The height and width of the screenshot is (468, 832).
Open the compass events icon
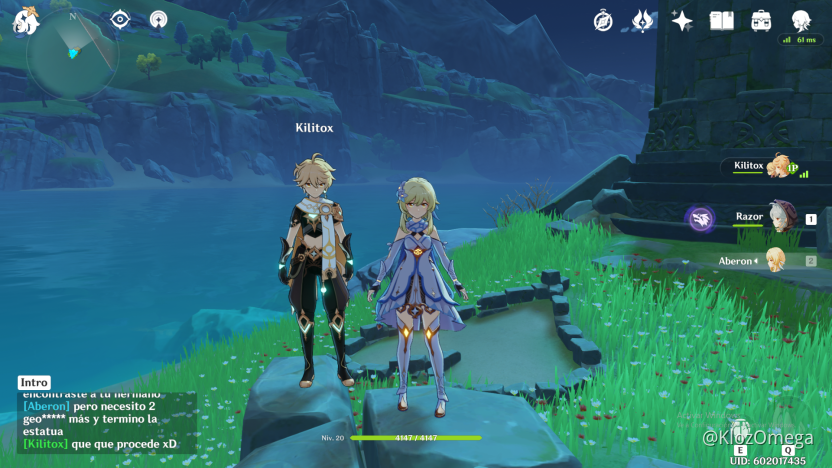pyautogui.click(x=603, y=20)
